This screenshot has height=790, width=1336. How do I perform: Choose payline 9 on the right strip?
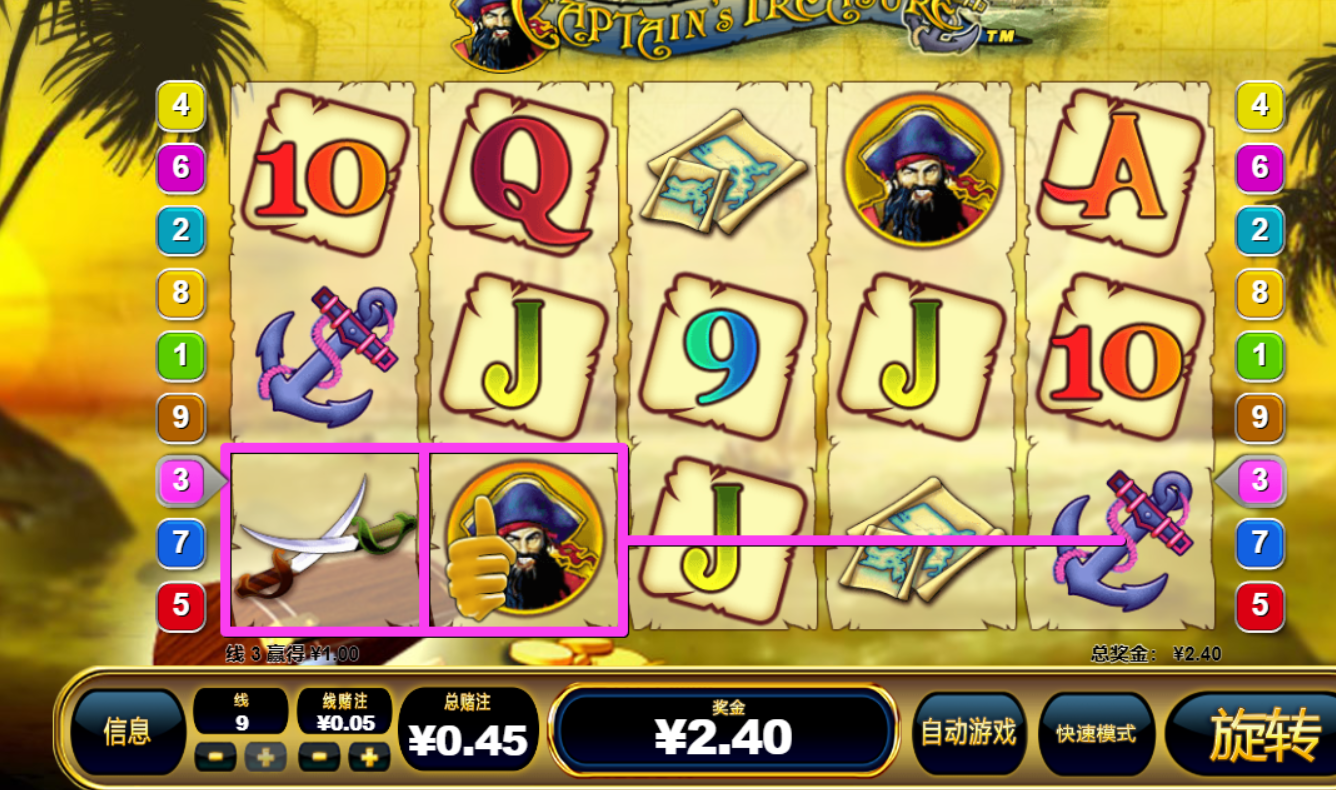(1260, 417)
